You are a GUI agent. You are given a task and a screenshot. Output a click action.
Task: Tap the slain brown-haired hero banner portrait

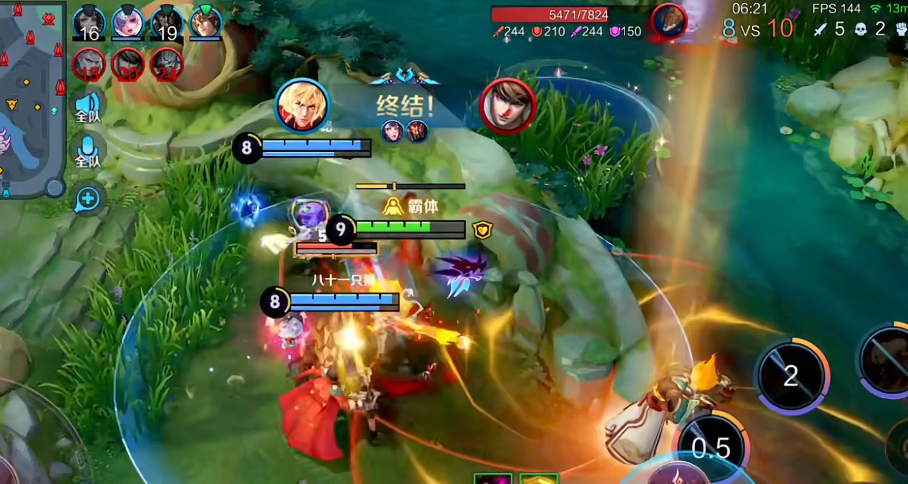(507, 105)
